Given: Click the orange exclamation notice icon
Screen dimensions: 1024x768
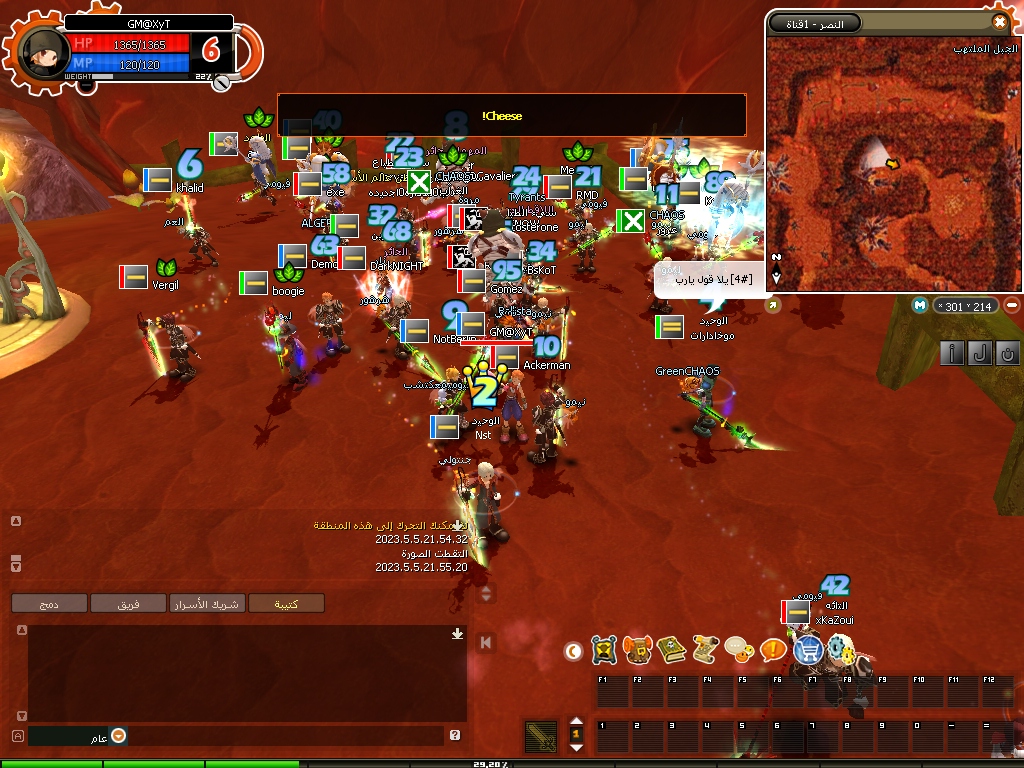Looking at the screenshot, I should [x=772, y=650].
